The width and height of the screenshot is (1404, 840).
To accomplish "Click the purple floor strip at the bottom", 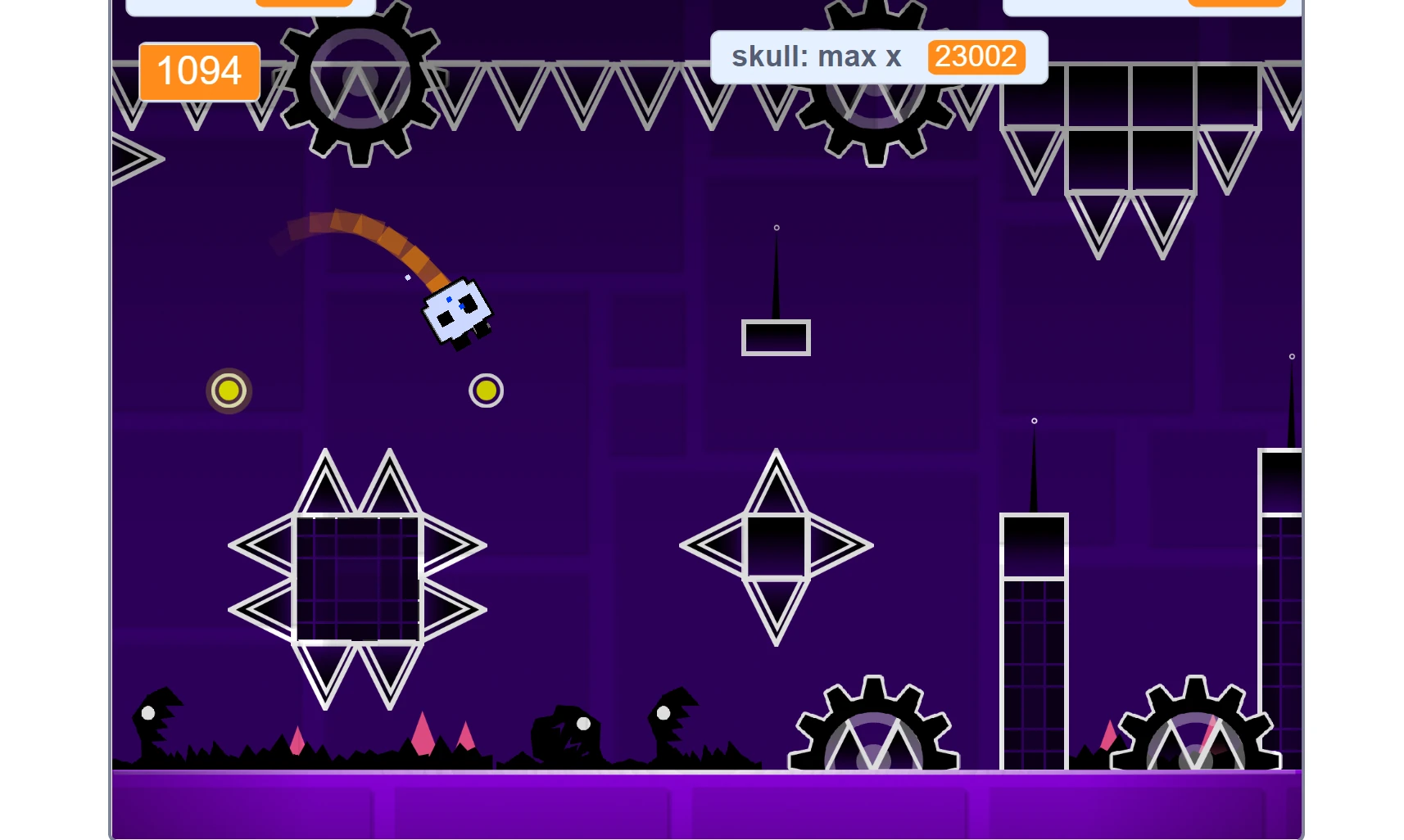I will (x=704, y=806).
